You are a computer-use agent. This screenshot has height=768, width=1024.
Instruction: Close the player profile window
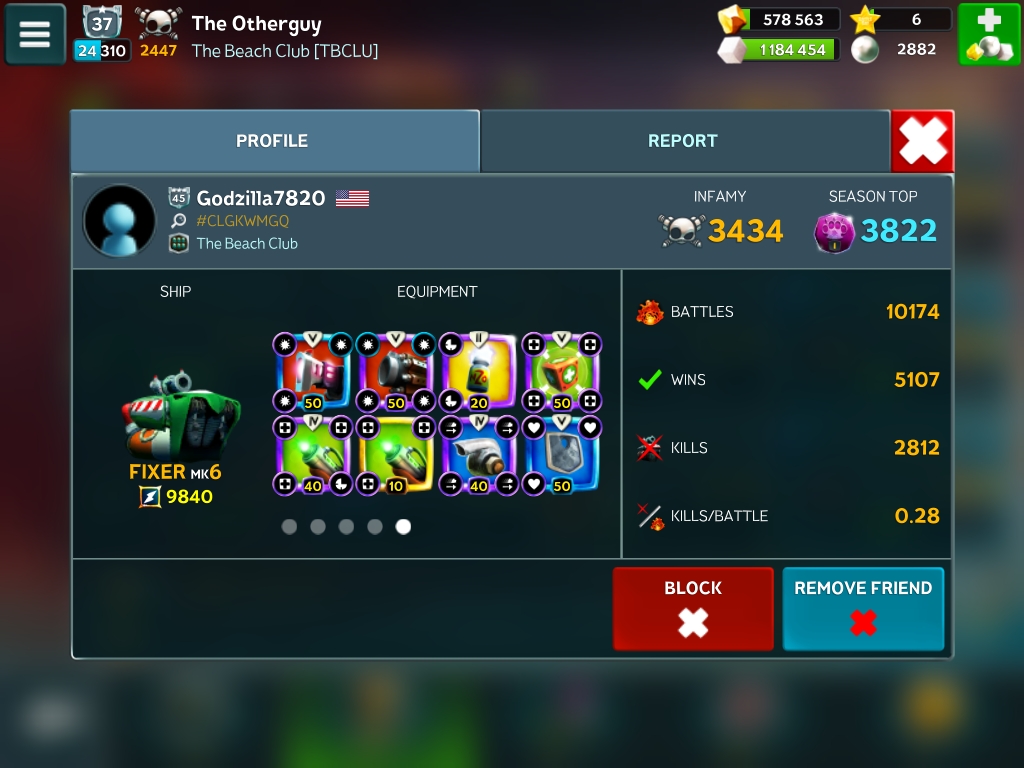pos(922,142)
